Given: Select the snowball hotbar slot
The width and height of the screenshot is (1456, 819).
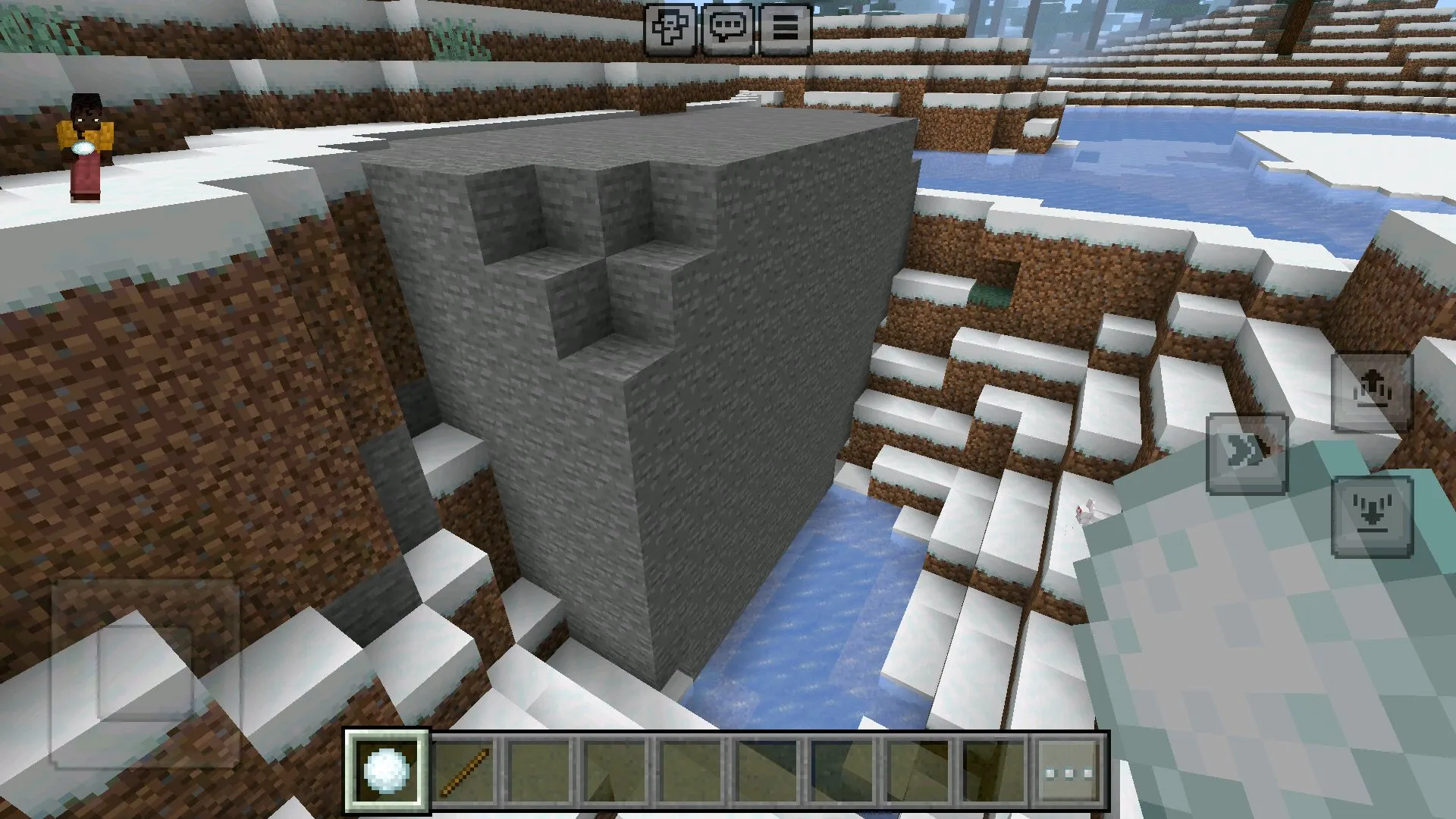Looking at the screenshot, I should coord(387,770).
